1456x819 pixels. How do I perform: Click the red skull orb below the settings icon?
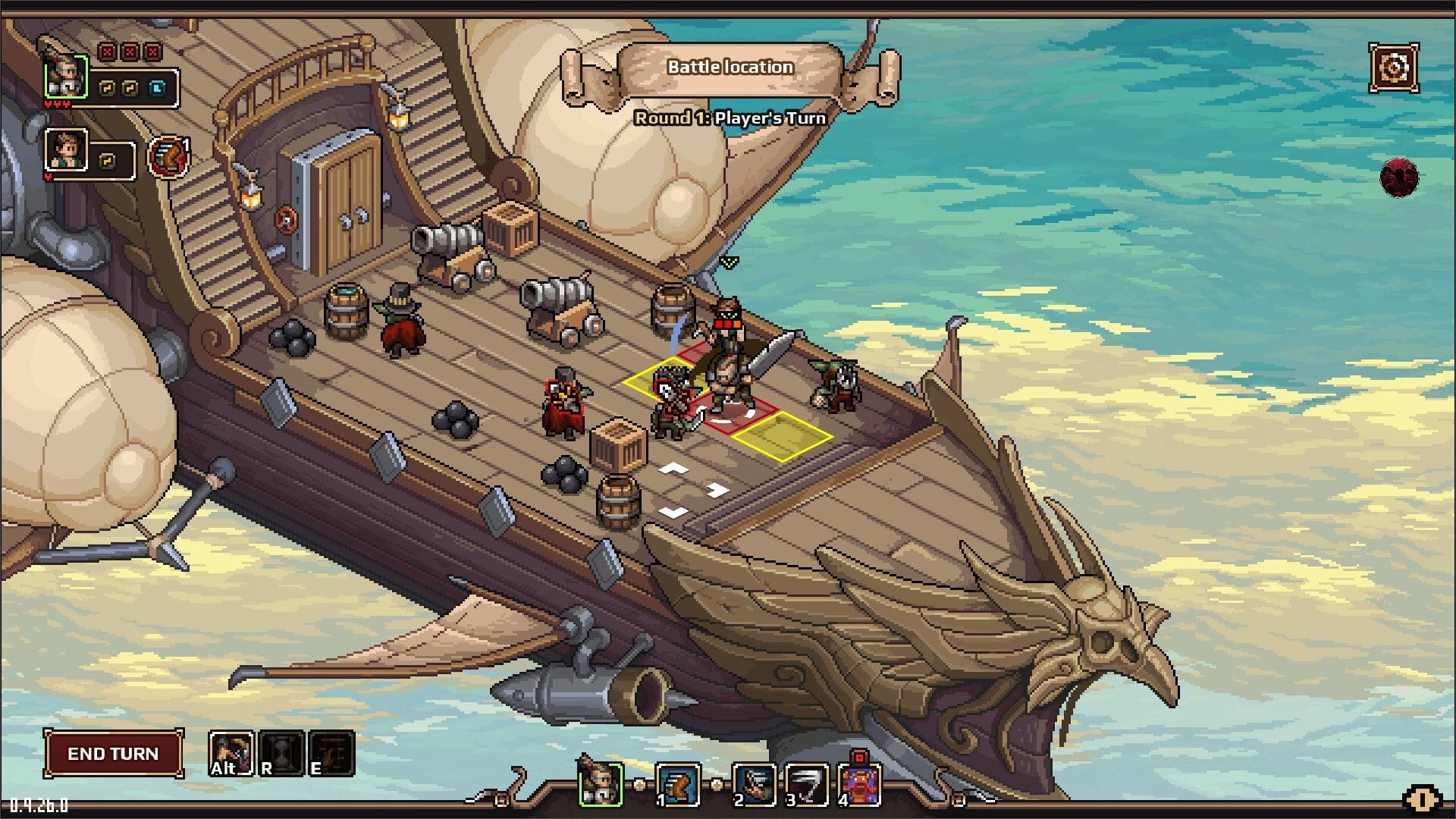click(1399, 178)
